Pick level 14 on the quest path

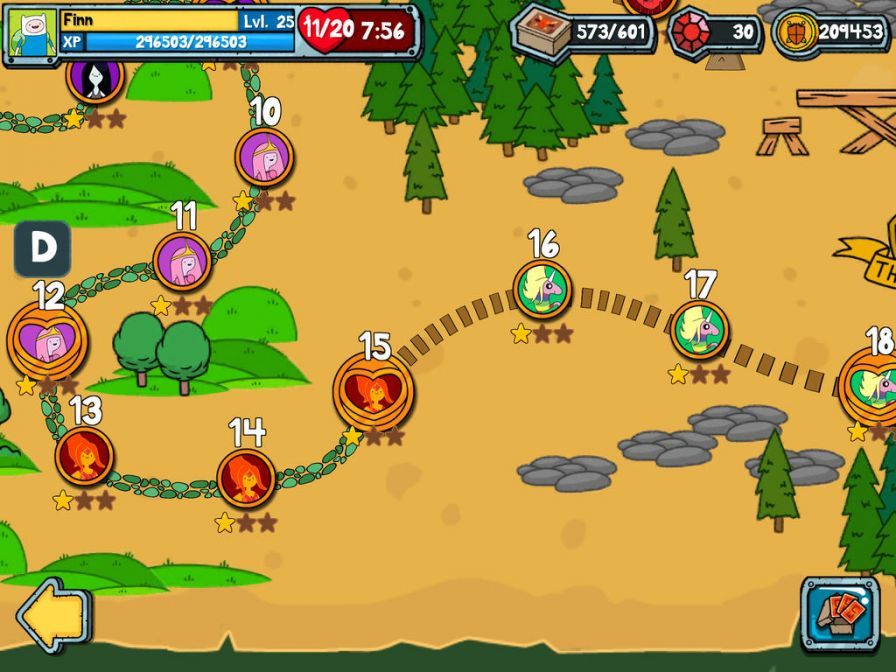click(246, 477)
